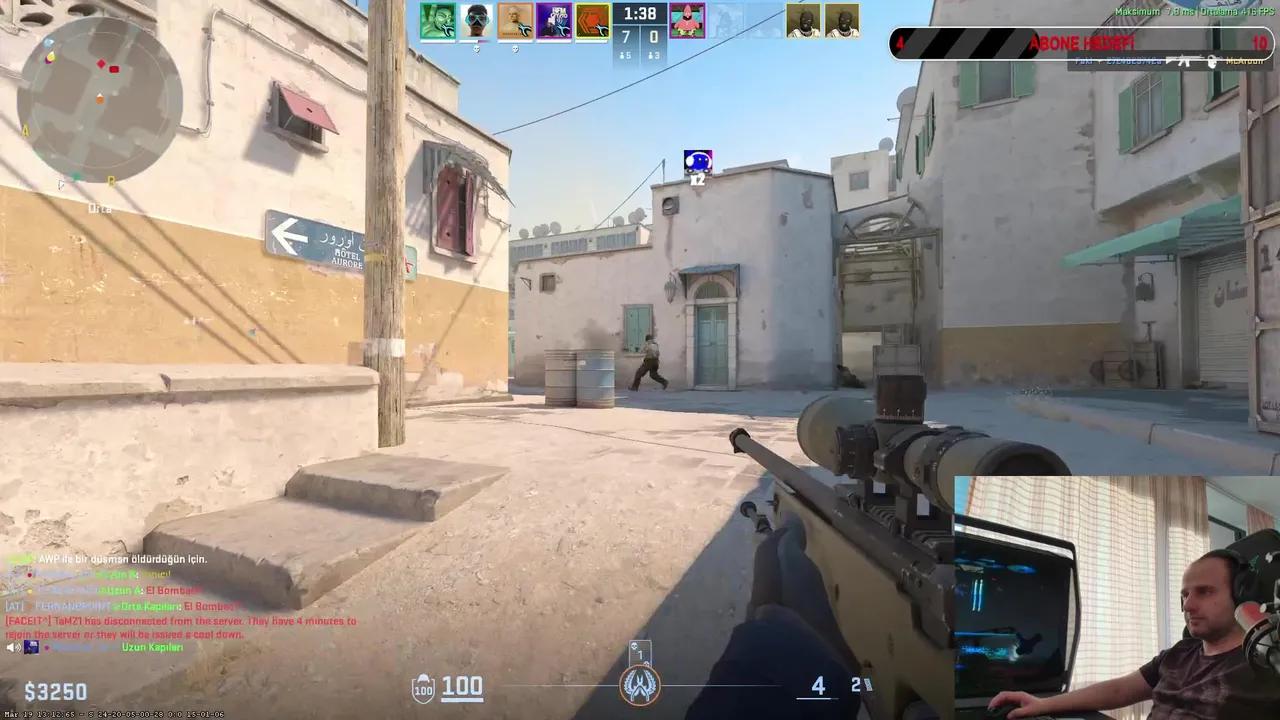Click the yellow-bordered HLTV-style team avatar
This screenshot has width=1280, height=720.
[593, 20]
